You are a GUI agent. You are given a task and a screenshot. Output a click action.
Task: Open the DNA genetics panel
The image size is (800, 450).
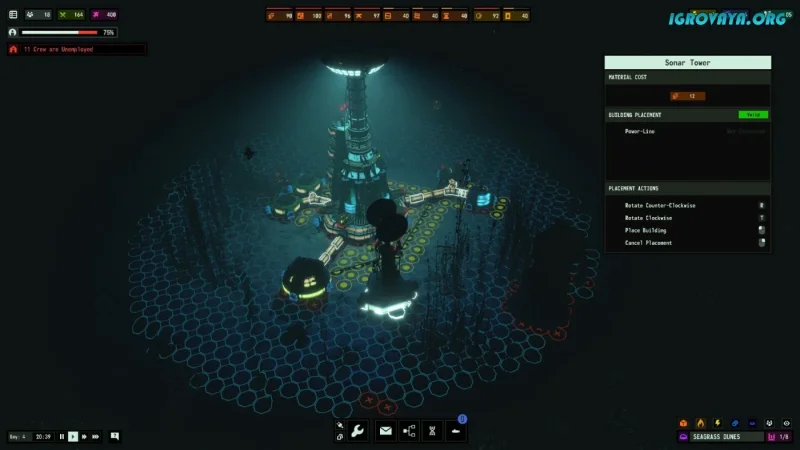(x=432, y=431)
